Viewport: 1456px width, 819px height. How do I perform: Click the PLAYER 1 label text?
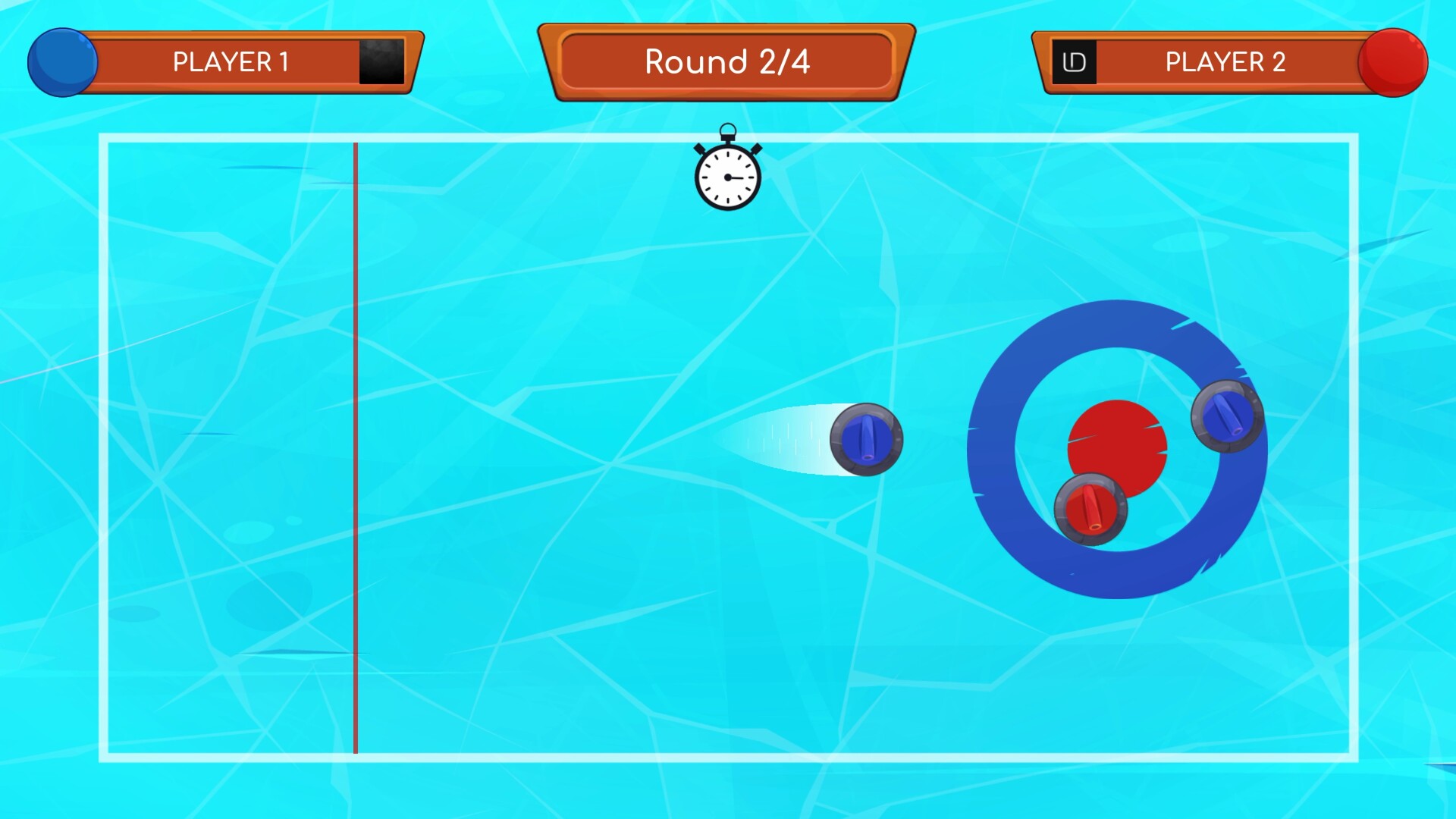231,61
